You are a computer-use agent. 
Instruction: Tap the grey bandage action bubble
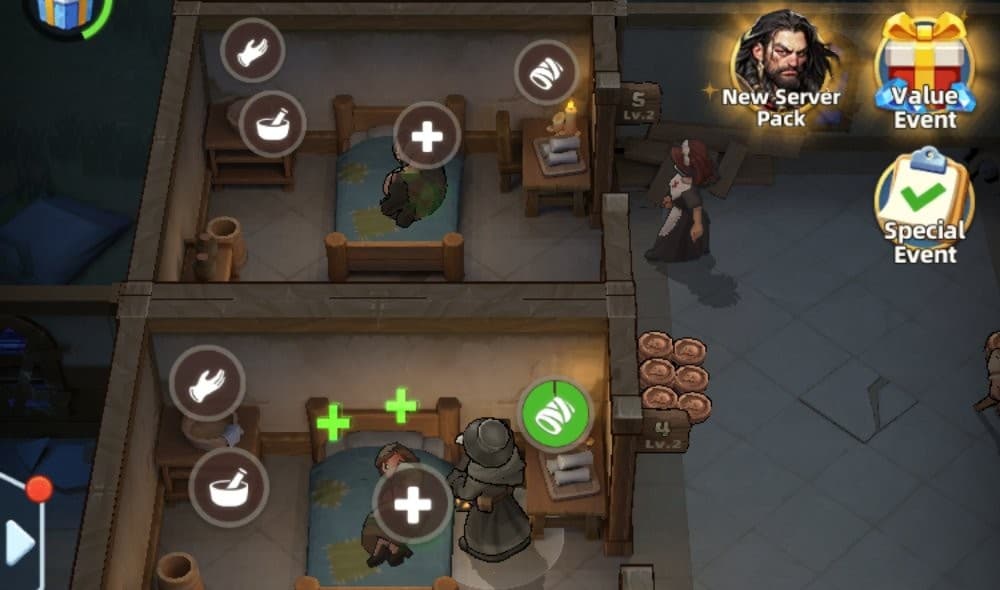point(546,72)
